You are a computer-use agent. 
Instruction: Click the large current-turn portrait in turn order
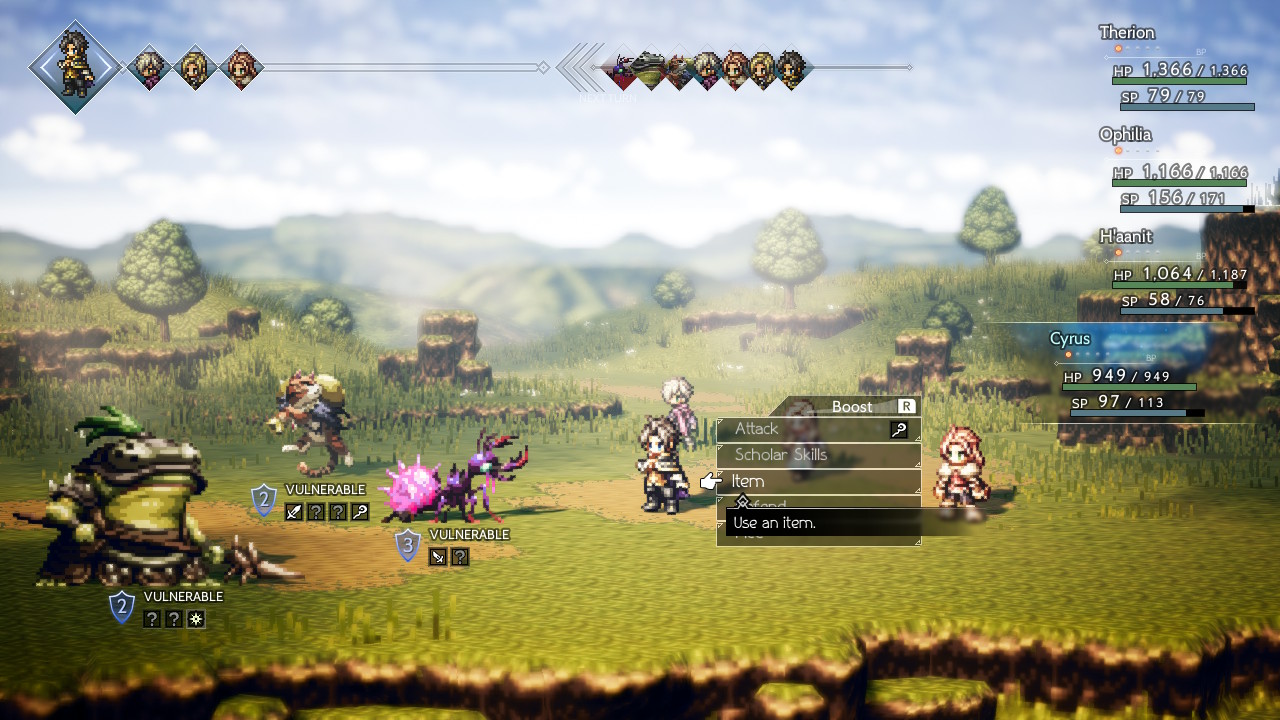[75, 67]
